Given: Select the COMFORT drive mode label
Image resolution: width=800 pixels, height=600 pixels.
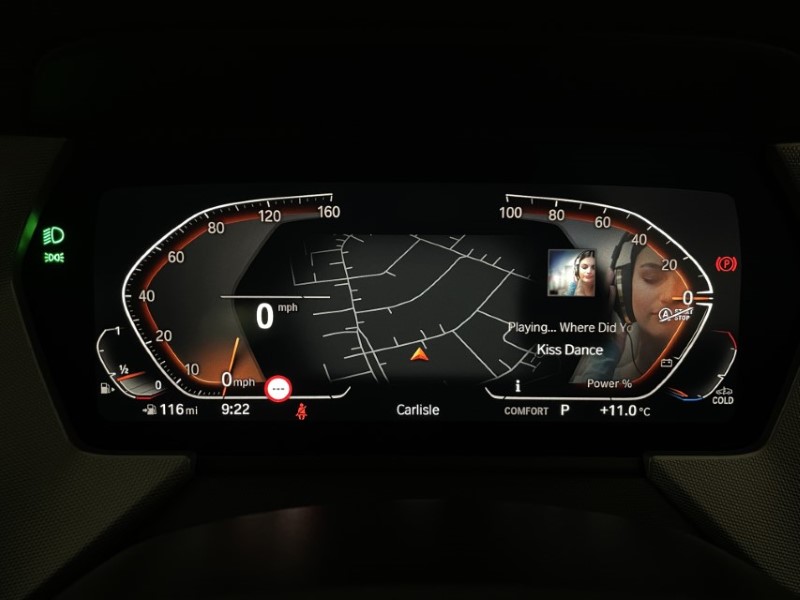Looking at the screenshot, I should [x=526, y=411].
